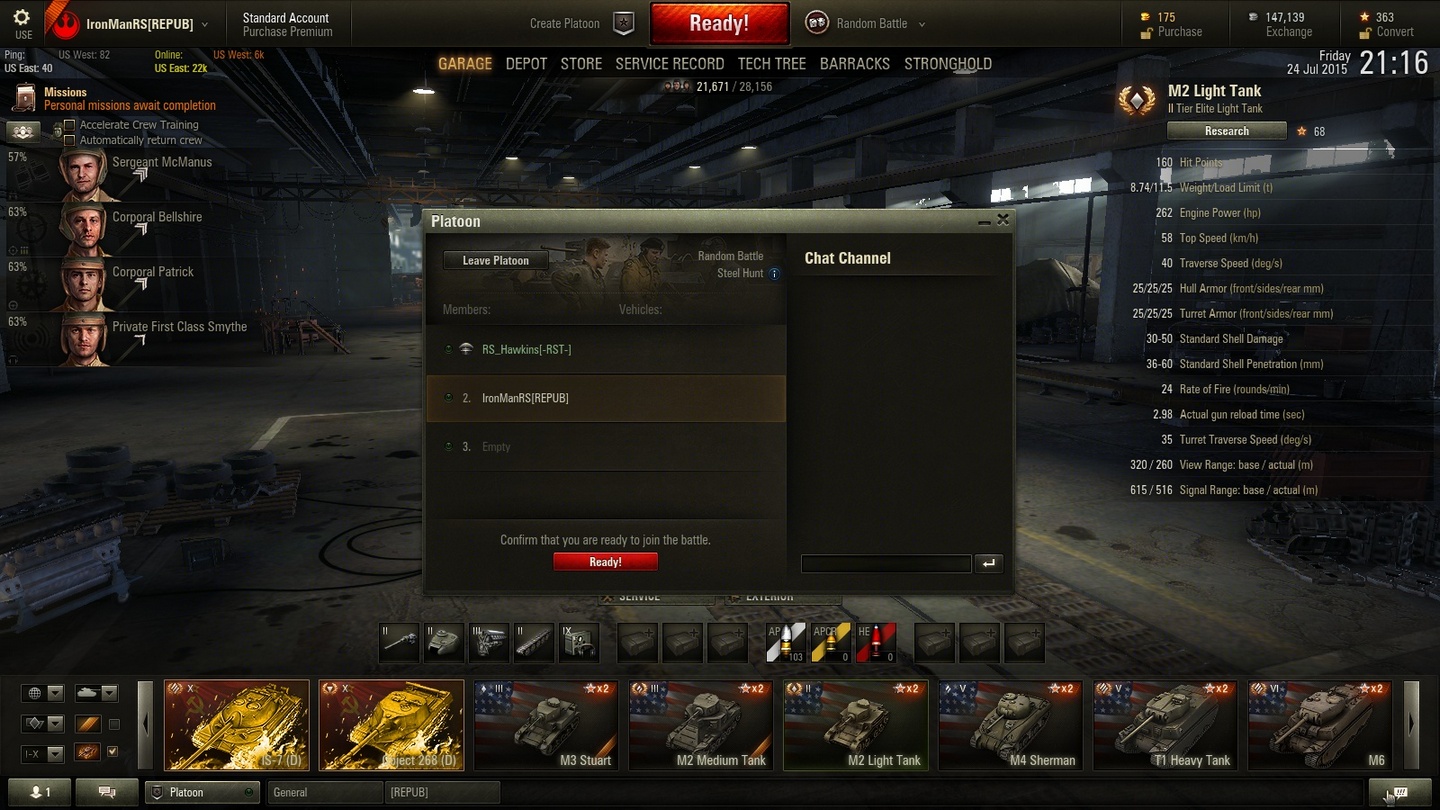The width and height of the screenshot is (1440, 810).
Task: Open the Random Battle mode dropdown
Action: click(921, 24)
